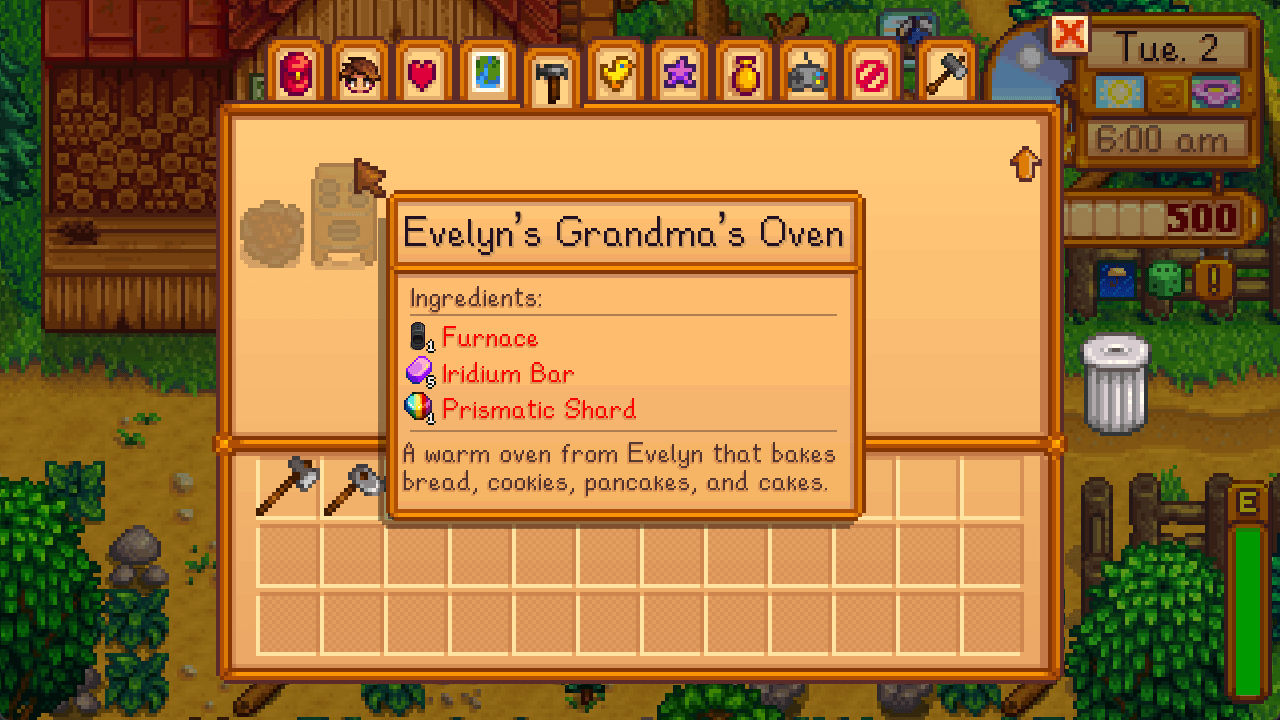Click the blue chest icon under the coin counter
Image resolution: width=1280 pixels, height=720 pixels.
point(1116,278)
